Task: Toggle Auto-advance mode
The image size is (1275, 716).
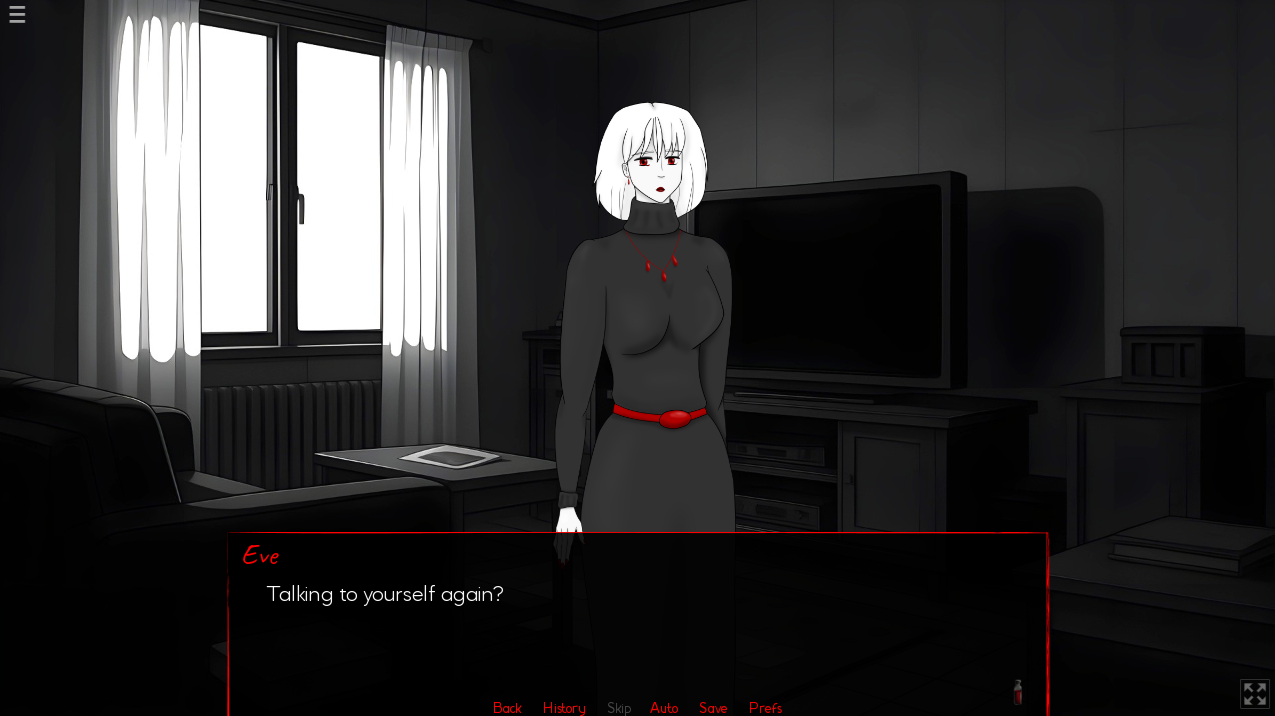Action: (x=664, y=708)
